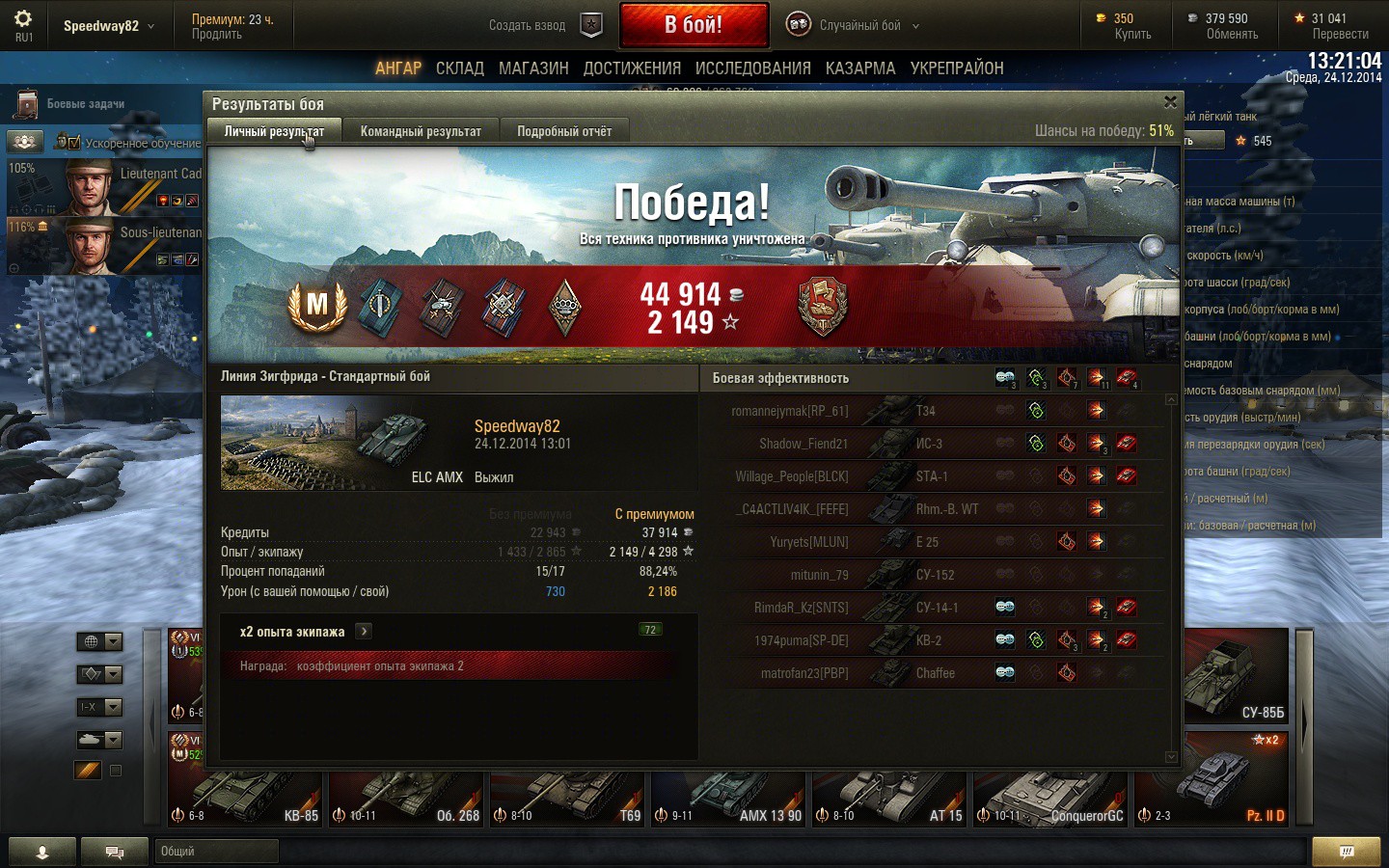This screenshot has height=868, width=1389.
Task: Open the УКРЕПРАЙОН menu
Action: tap(957, 68)
